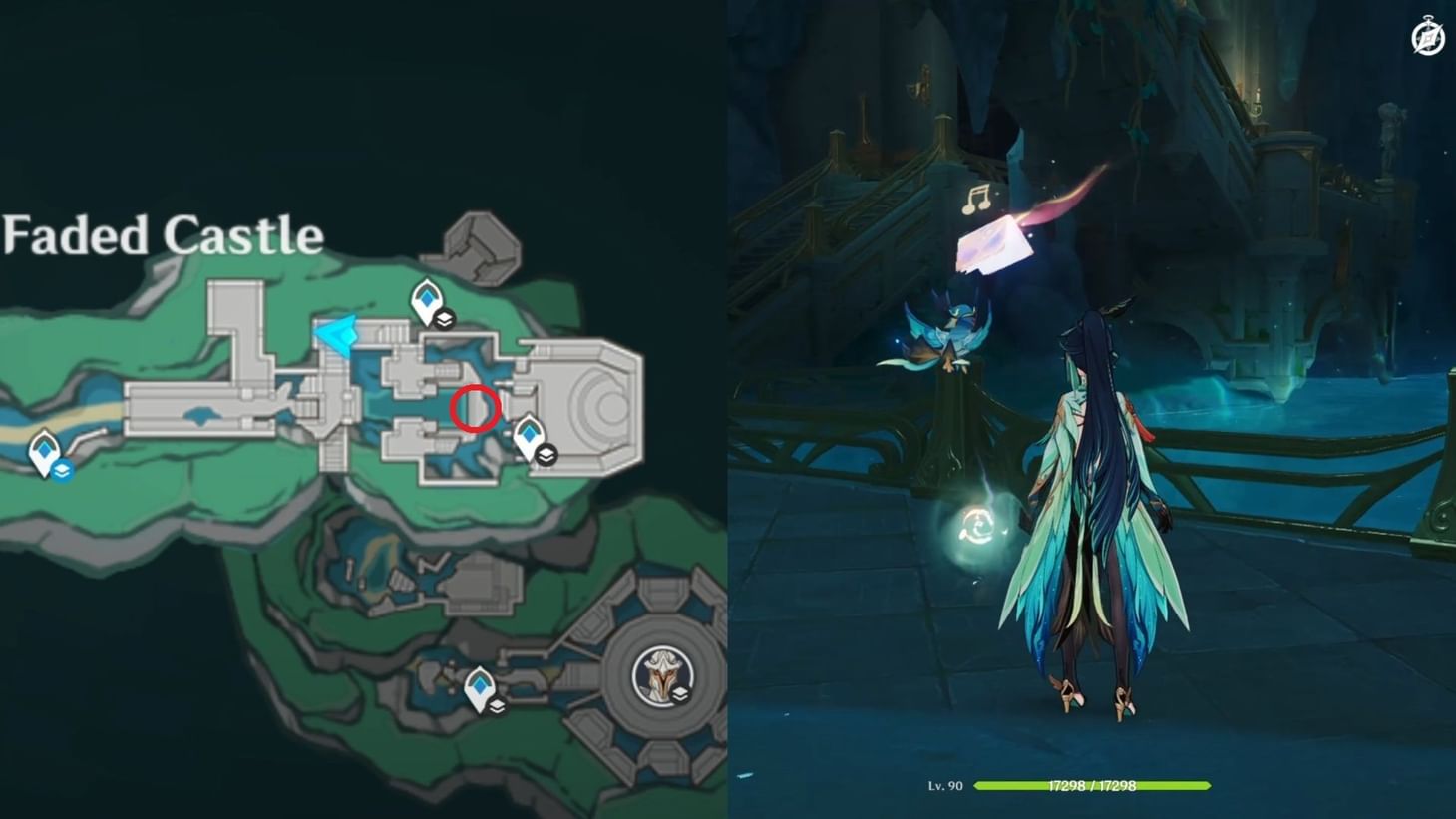The image size is (1456, 819).
Task: Click the teleport waypoint on the map's far left
Action: click(x=44, y=451)
